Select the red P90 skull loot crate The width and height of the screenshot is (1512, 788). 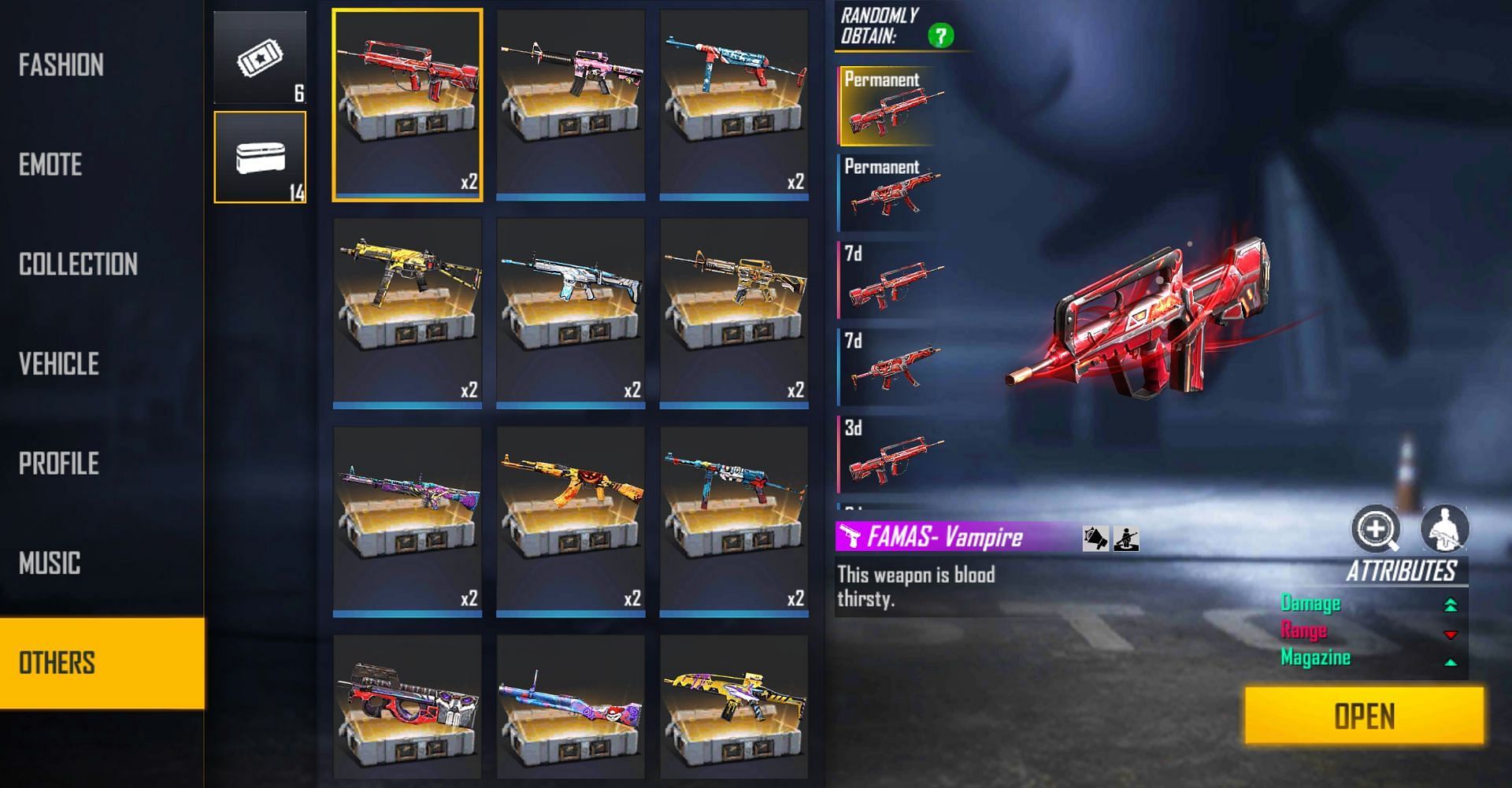coord(407,707)
